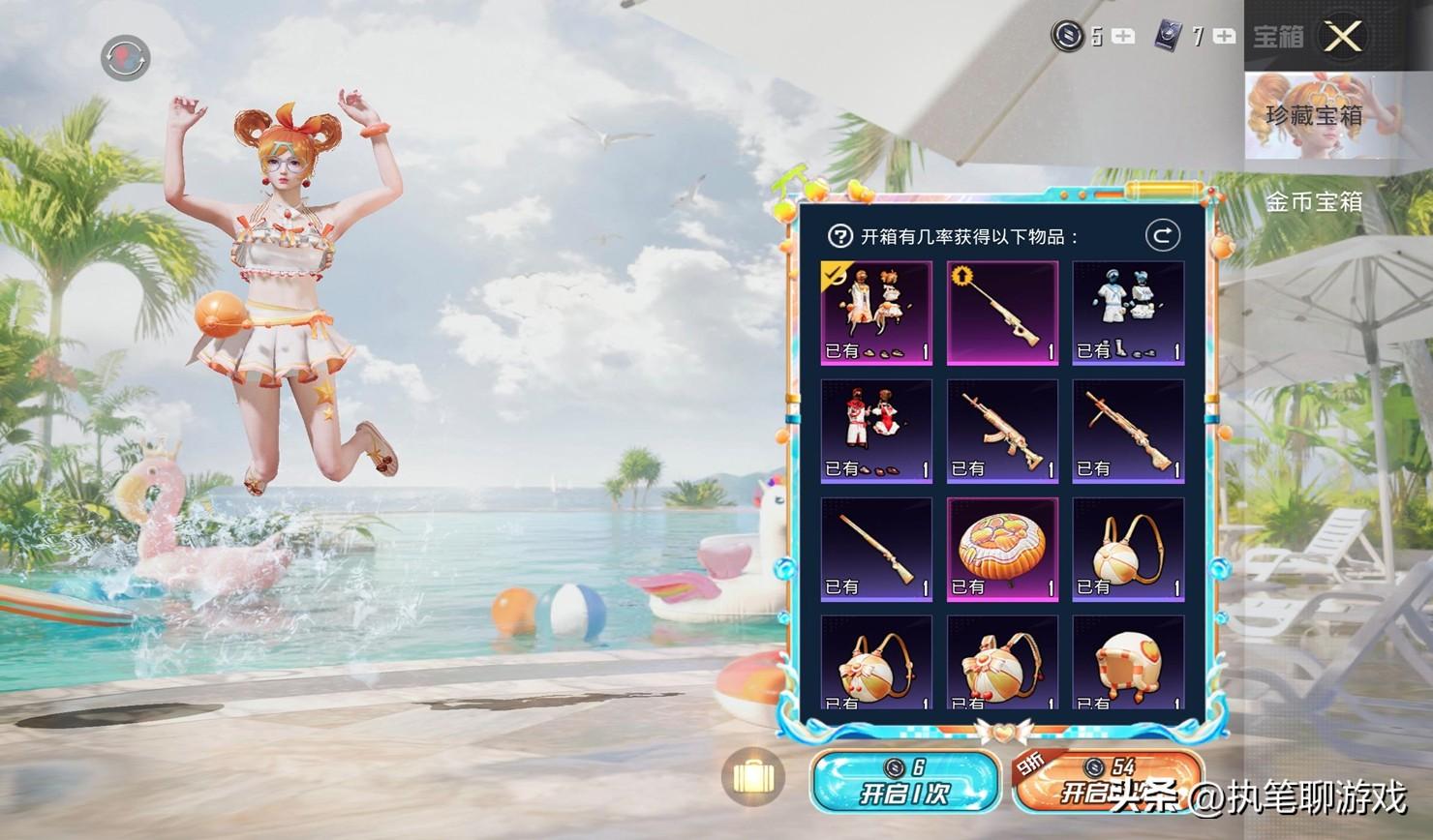Close the treasure chest screen
The height and width of the screenshot is (840, 1433).
[x=1343, y=37]
